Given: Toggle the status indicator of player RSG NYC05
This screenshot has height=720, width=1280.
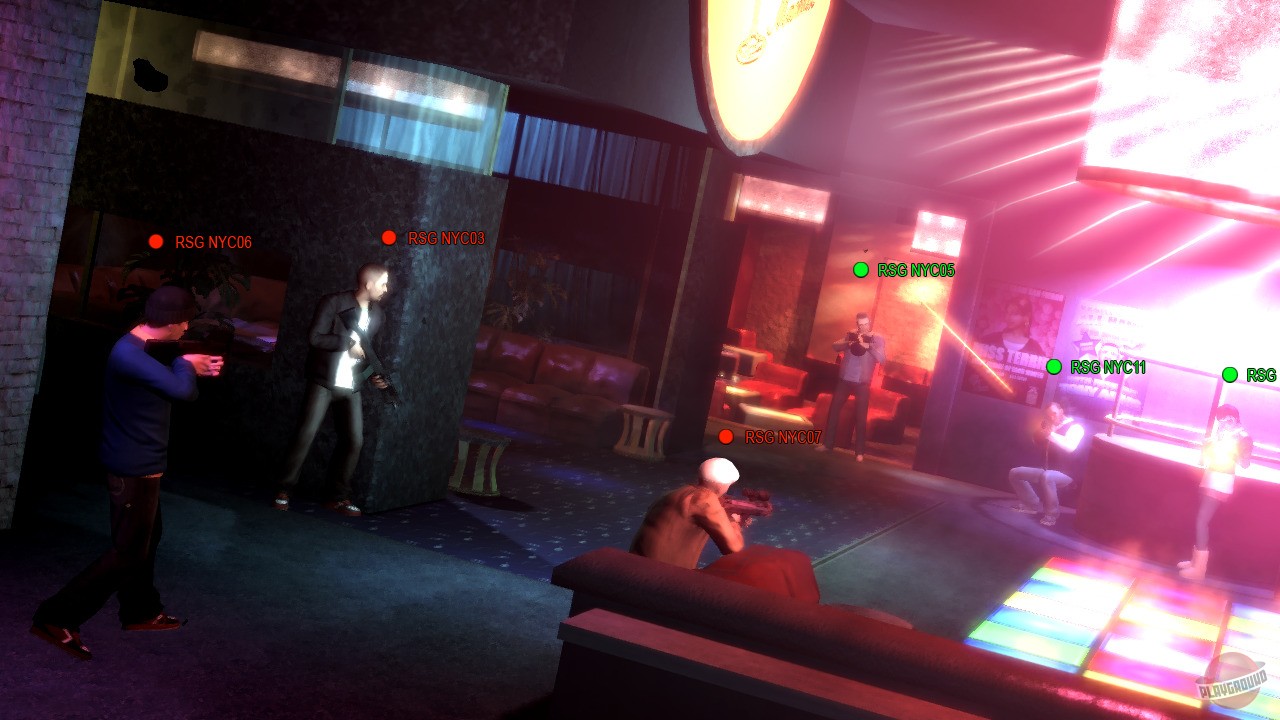Looking at the screenshot, I should 860,269.
